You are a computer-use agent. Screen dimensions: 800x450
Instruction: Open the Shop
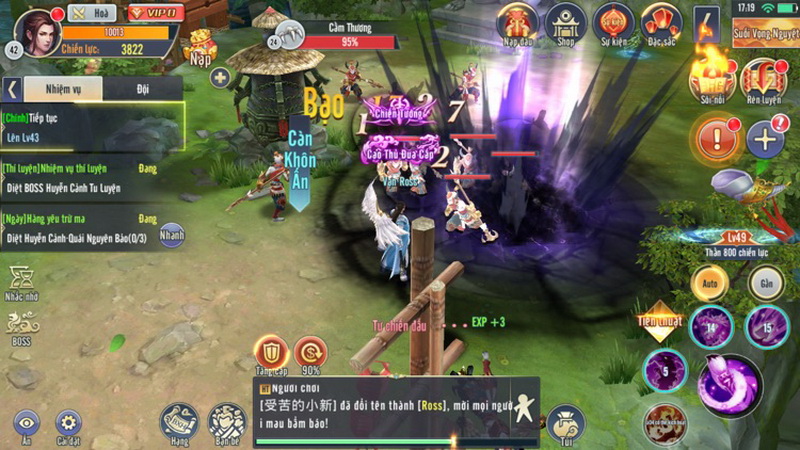click(565, 22)
